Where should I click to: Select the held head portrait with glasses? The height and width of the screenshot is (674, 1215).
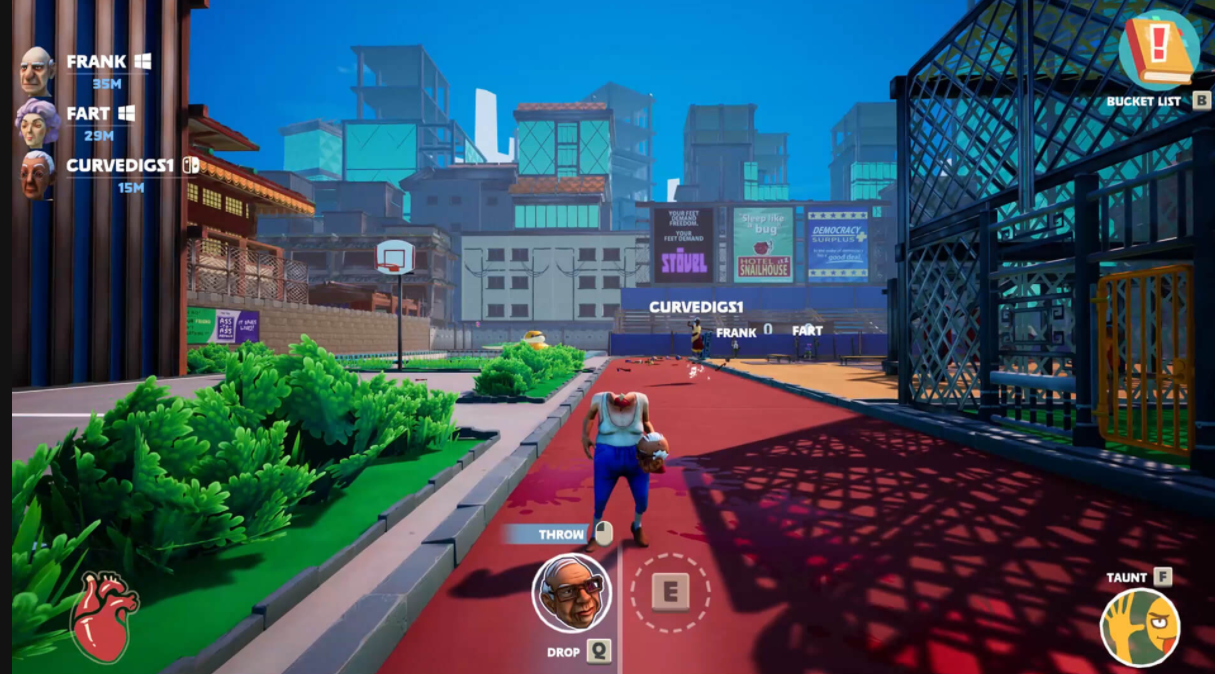[x=570, y=593]
